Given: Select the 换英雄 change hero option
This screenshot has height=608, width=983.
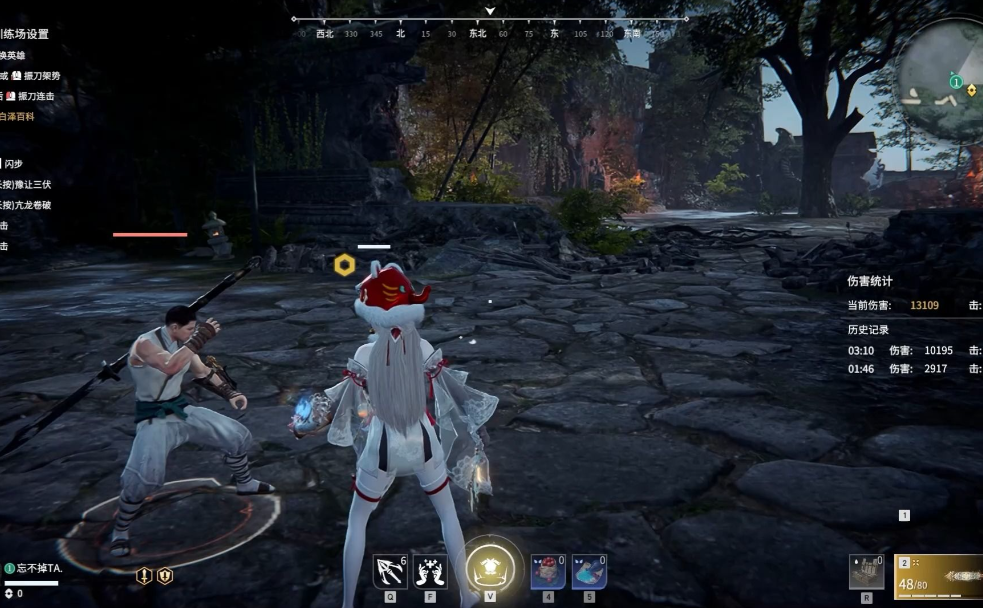Looking at the screenshot, I should [x=13, y=55].
